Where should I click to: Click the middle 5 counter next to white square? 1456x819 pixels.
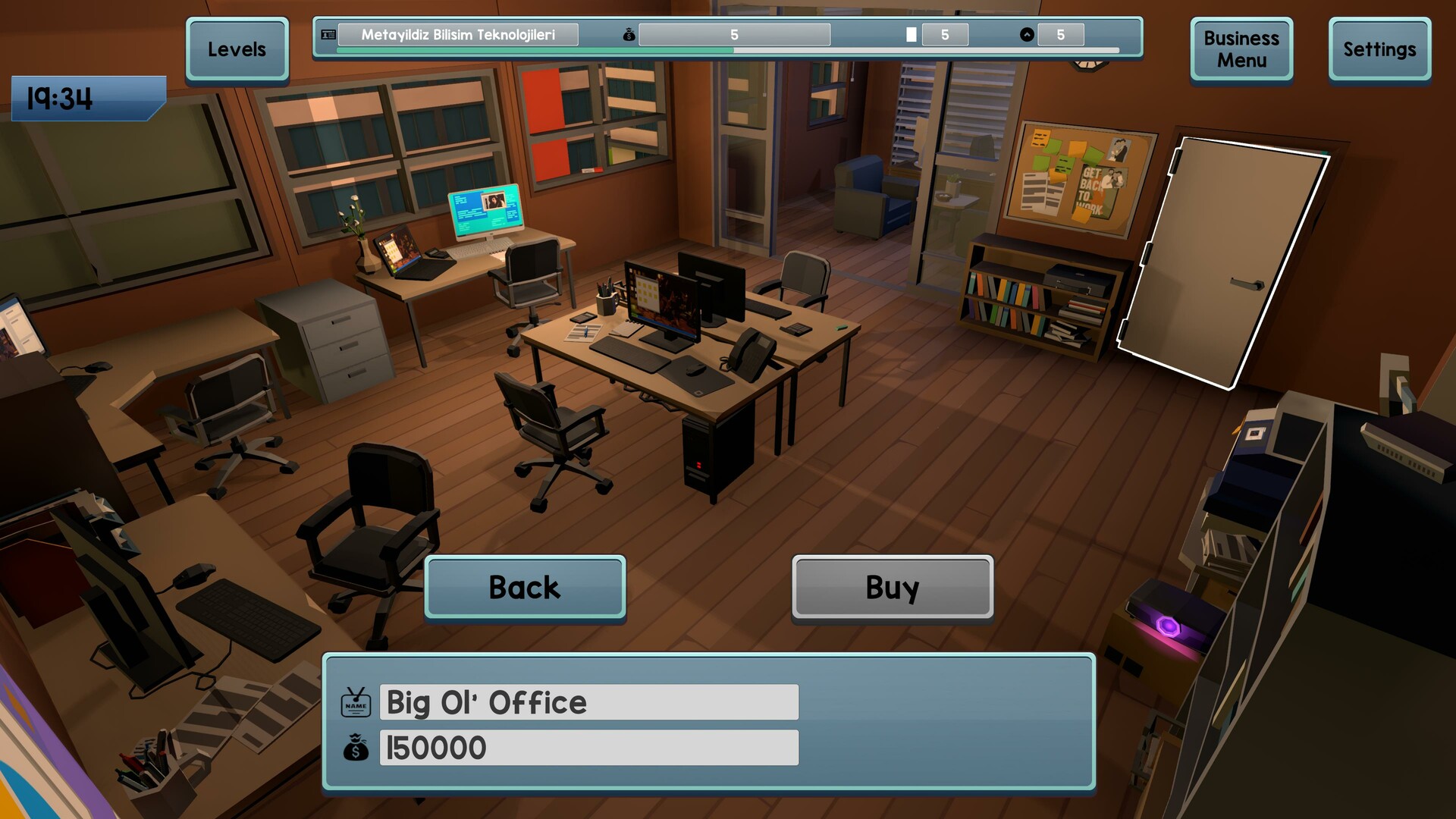point(946,33)
